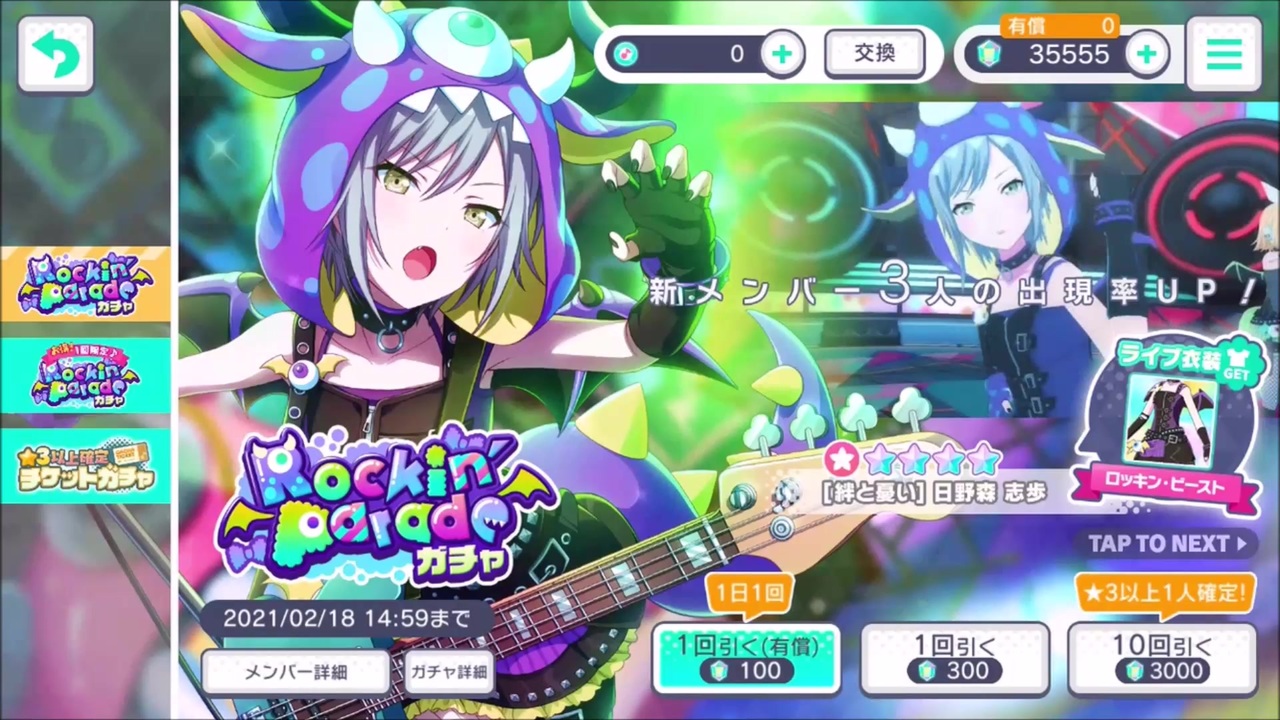Click the arrow next to TAP TO NEXT
This screenshot has height=720, width=1280.
pos(1240,544)
